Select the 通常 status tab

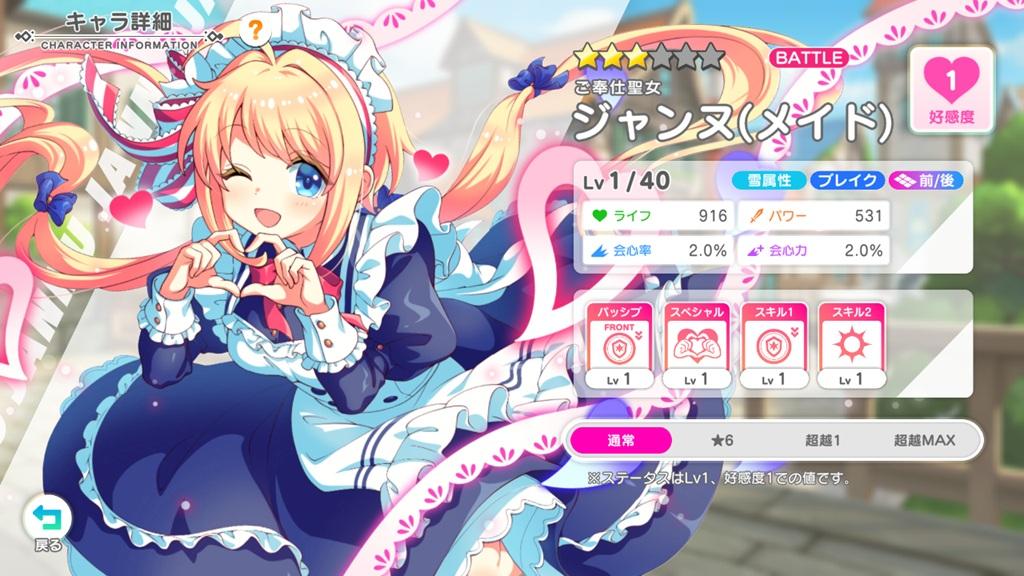pyautogui.click(x=621, y=439)
